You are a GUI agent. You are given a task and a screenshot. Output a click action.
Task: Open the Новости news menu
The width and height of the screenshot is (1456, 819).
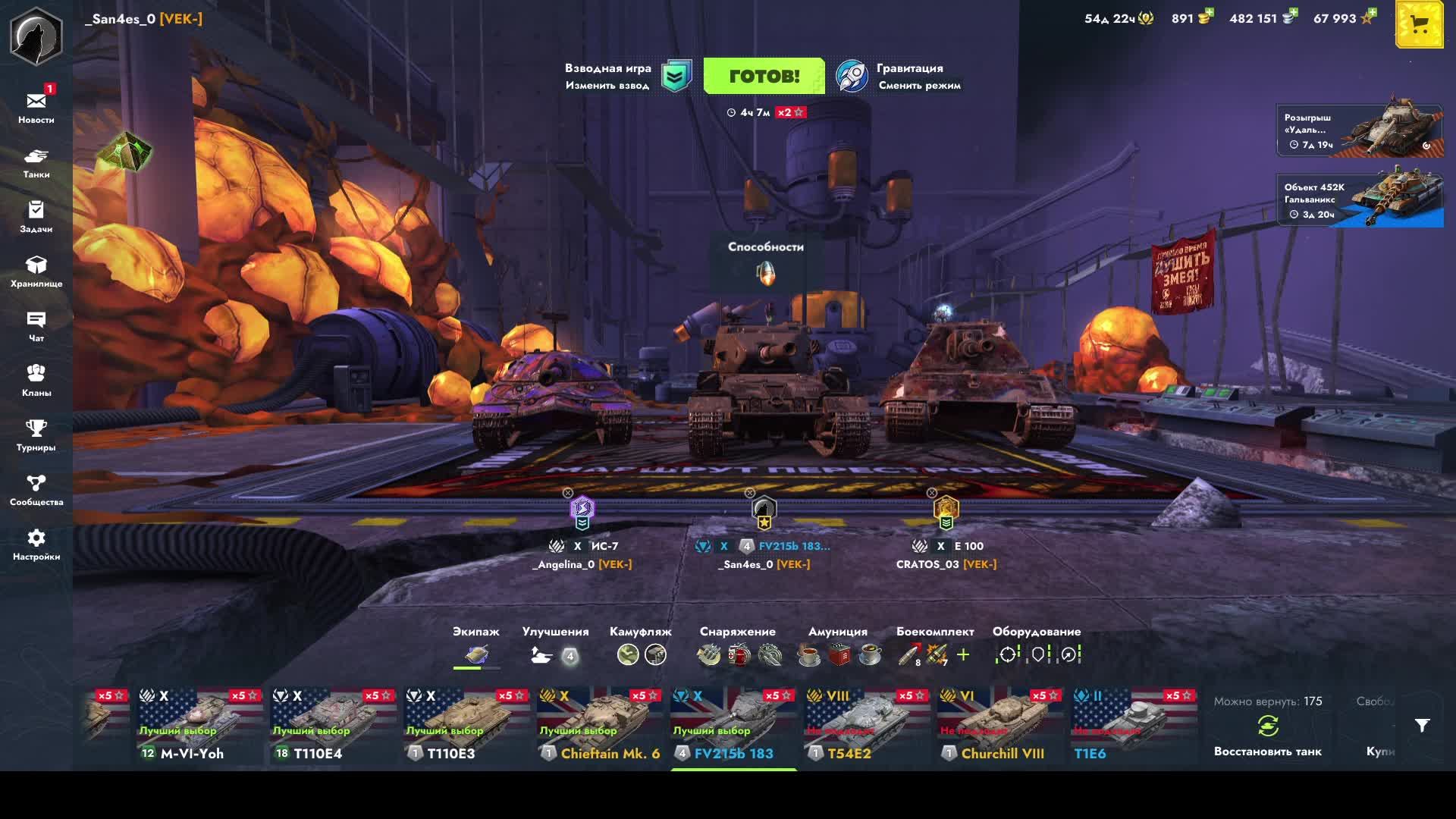pos(36,107)
